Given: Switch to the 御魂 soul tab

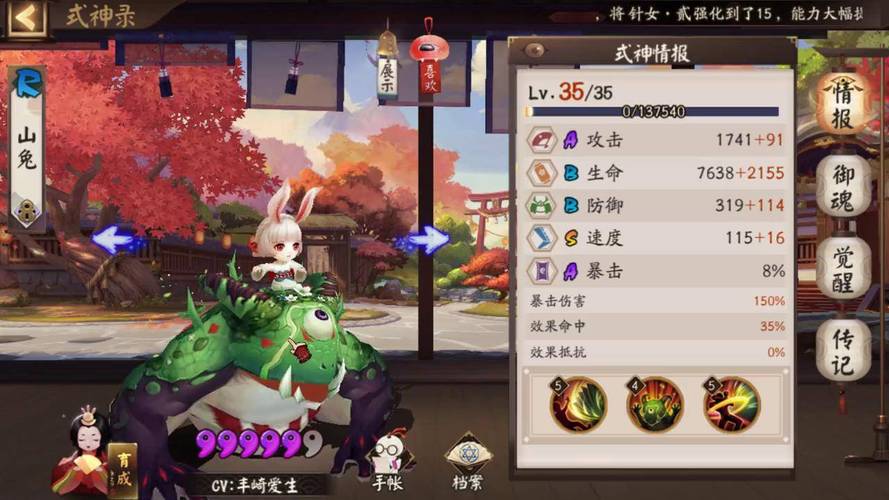Looking at the screenshot, I should (843, 187).
